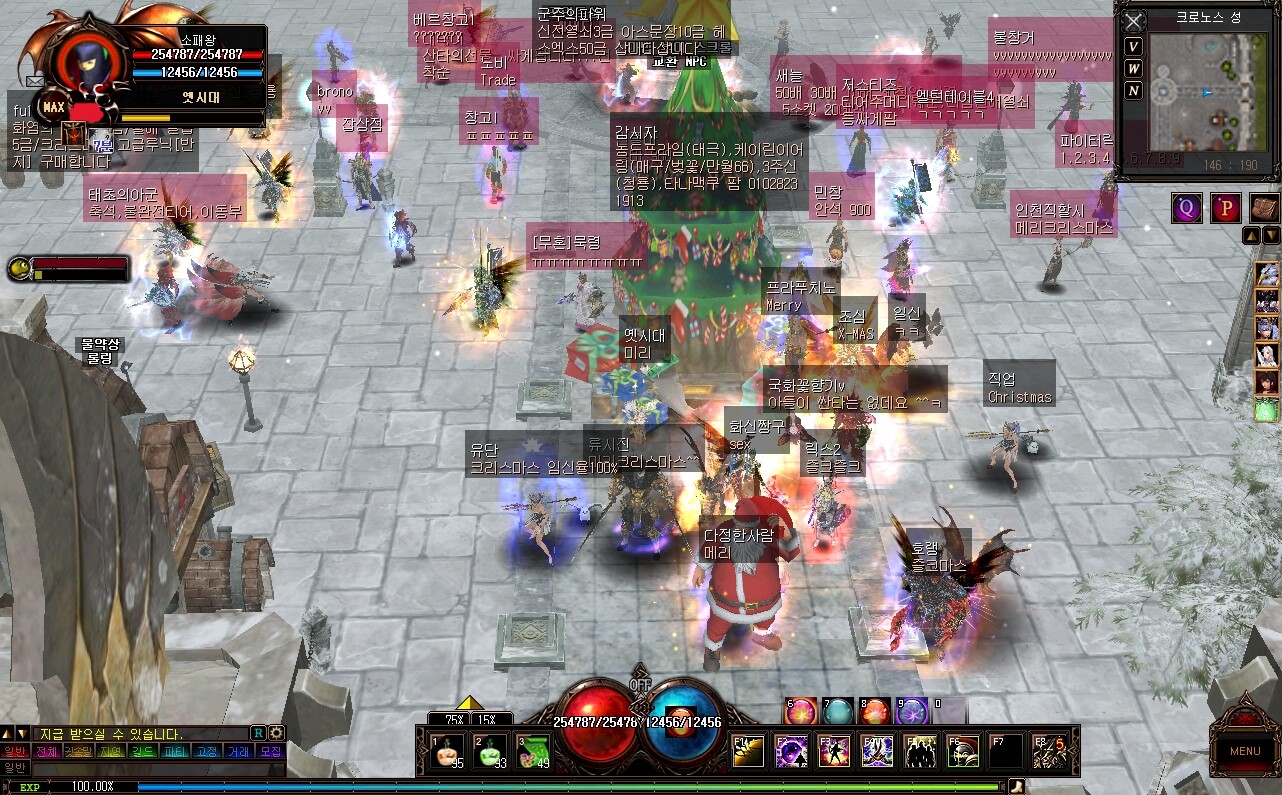Select the teal orb in slot 7

pyautogui.click(x=838, y=711)
